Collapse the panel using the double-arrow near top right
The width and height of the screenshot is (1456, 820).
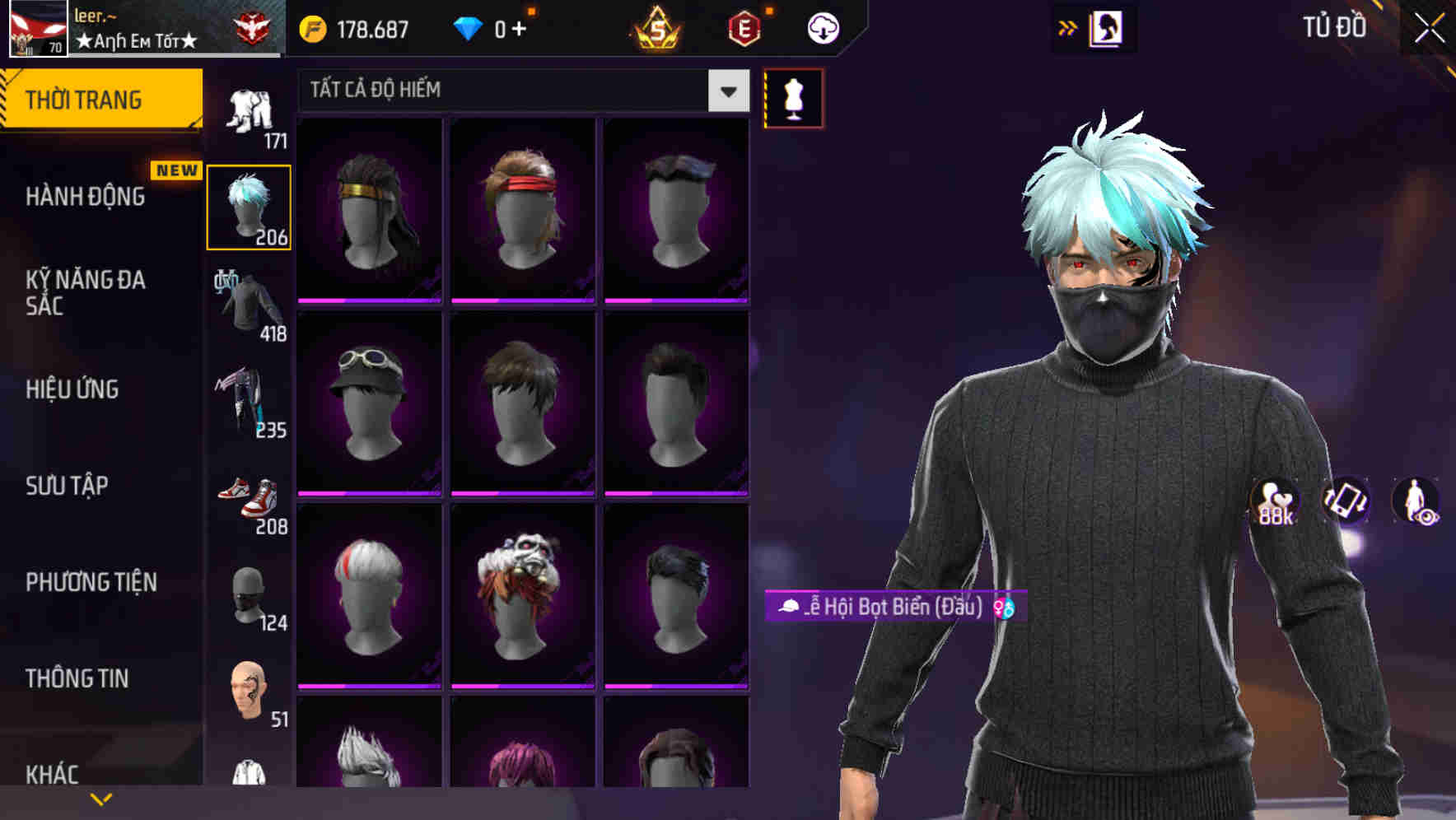(1068, 27)
